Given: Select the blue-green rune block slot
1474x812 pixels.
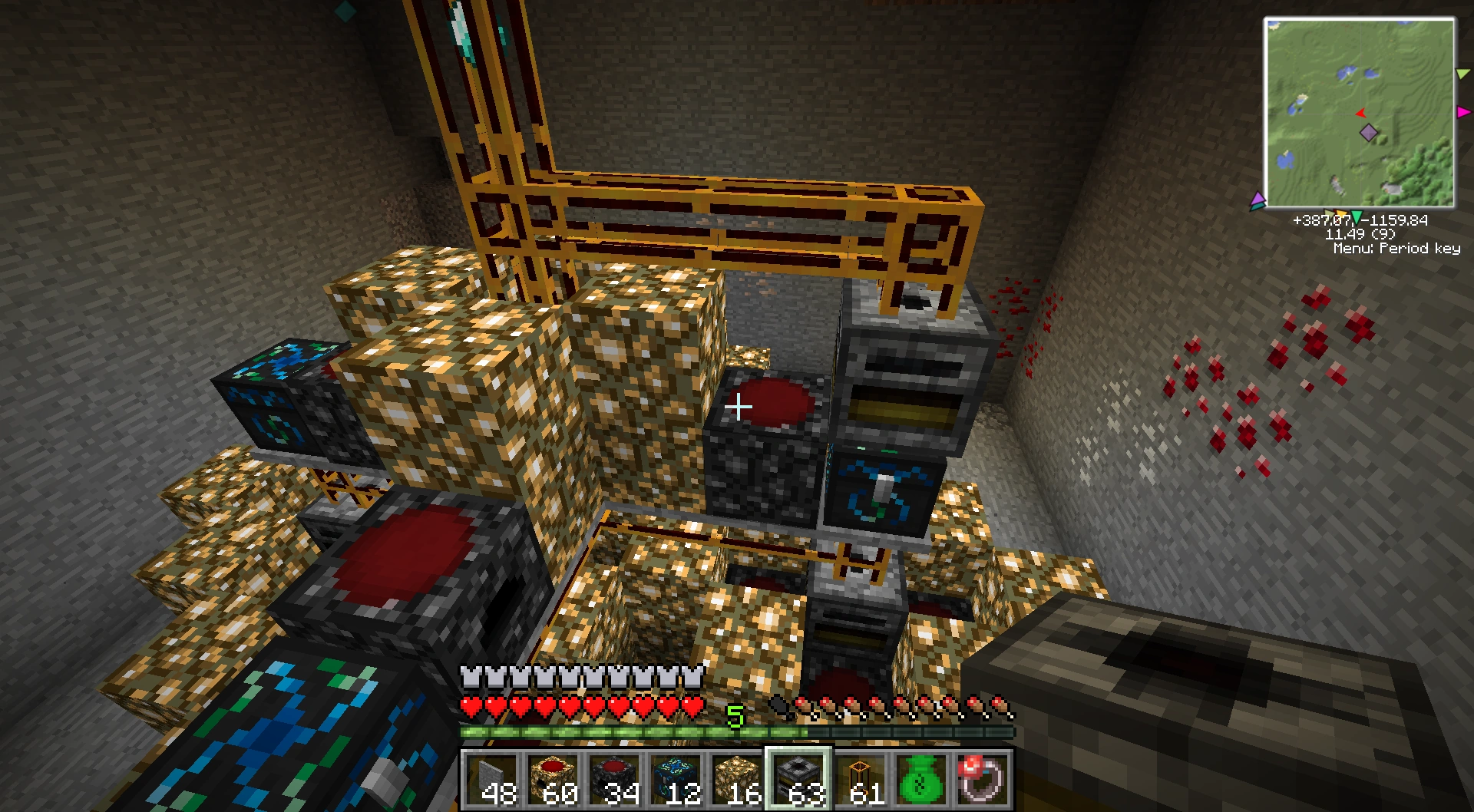Looking at the screenshot, I should 676,780.
